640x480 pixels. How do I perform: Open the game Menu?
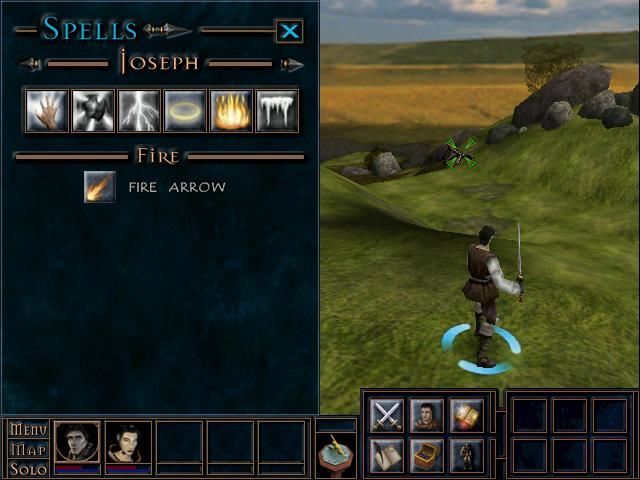(28, 430)
